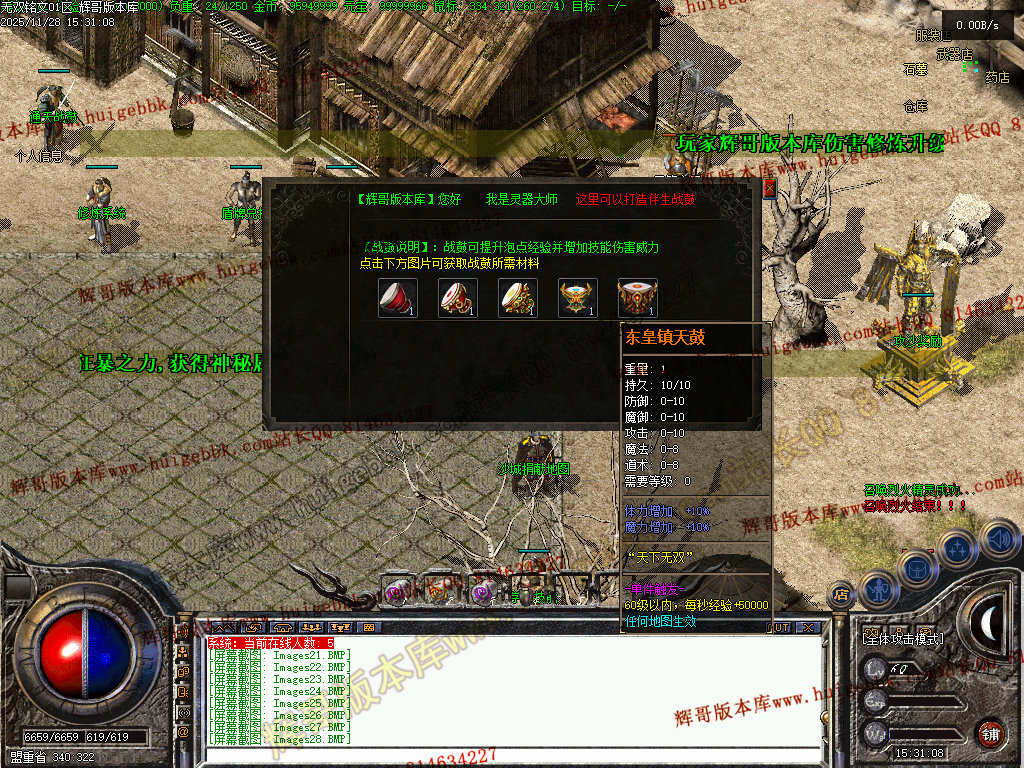Select the plain red war drum icon

397,298
